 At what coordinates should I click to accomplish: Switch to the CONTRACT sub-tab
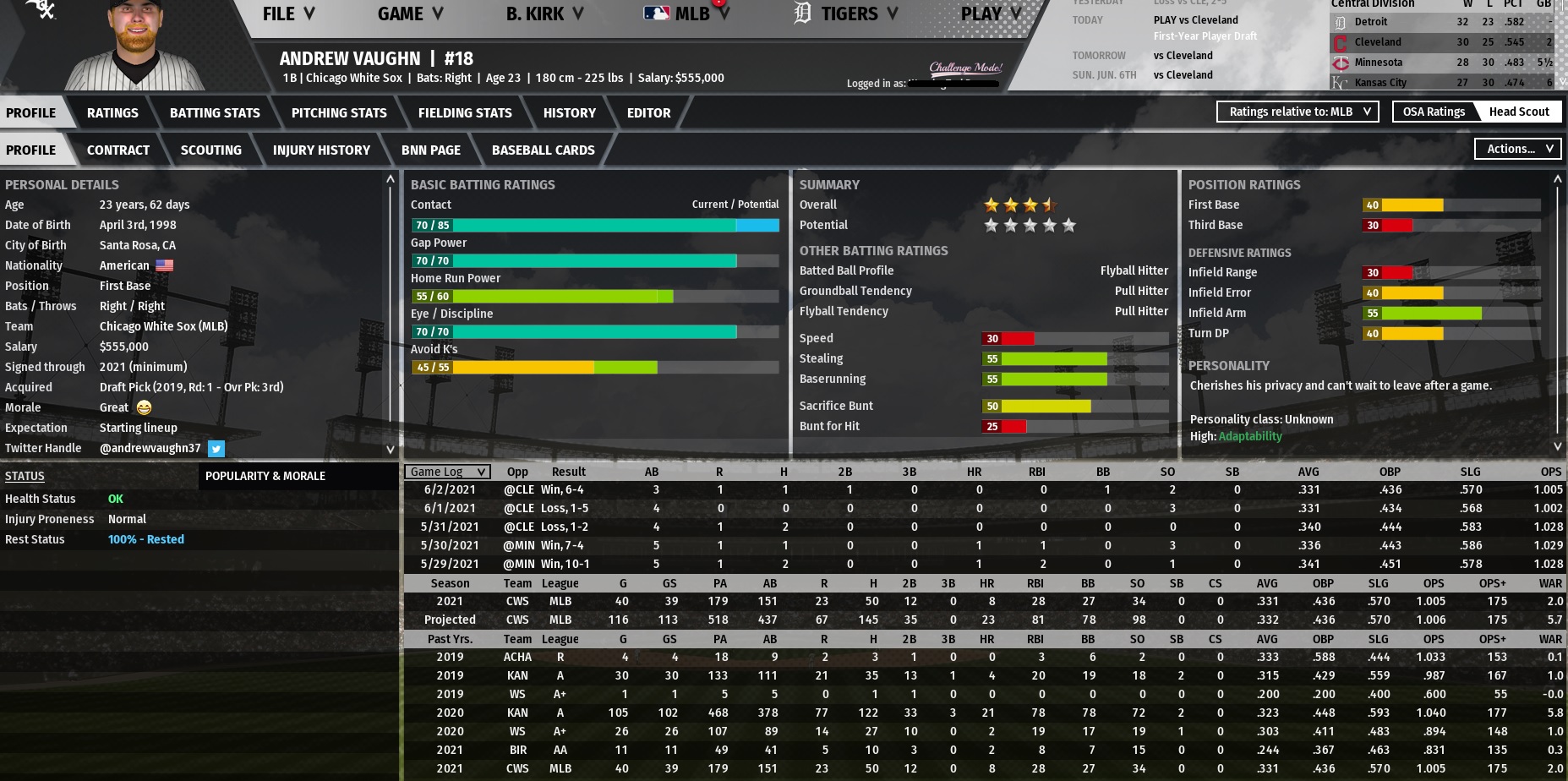[118, 150]
